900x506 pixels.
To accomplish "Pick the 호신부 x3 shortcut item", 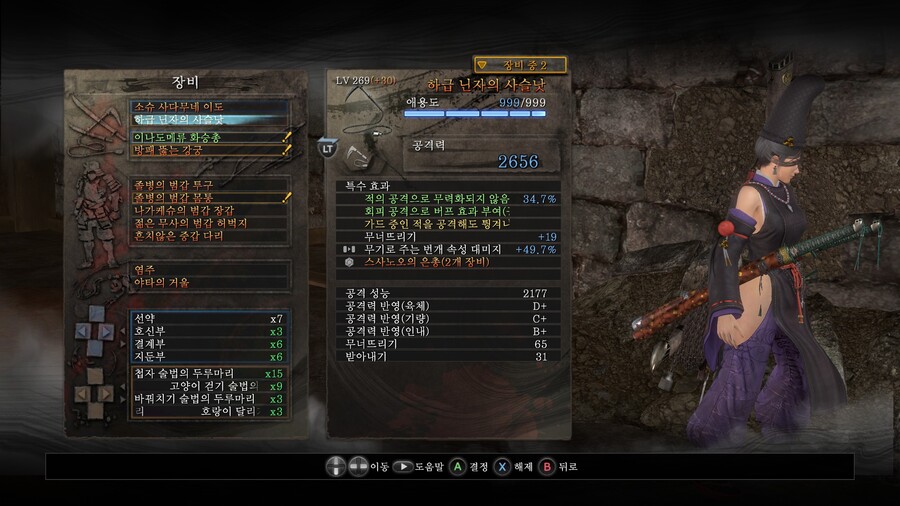I will coord(210,331).
